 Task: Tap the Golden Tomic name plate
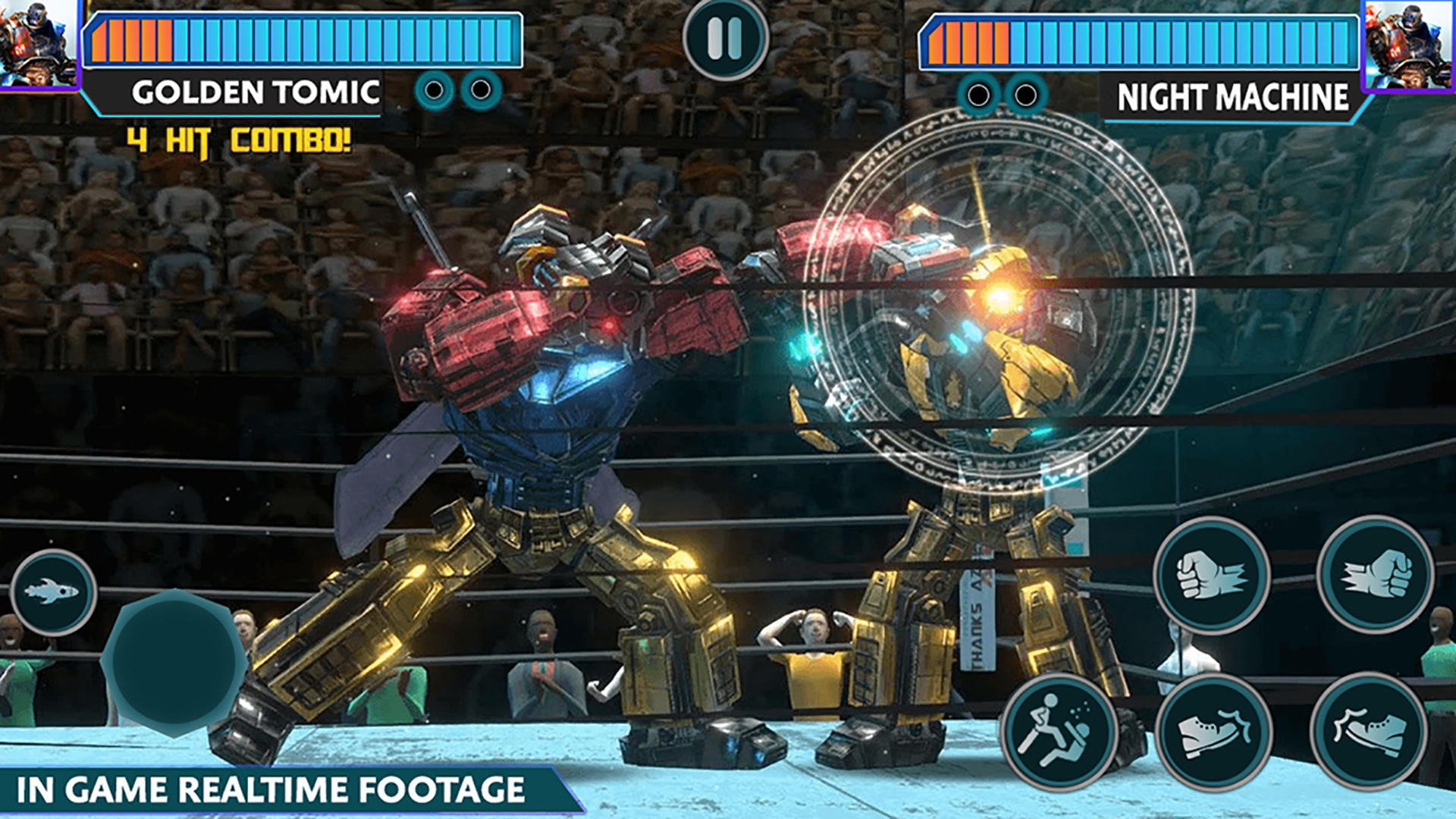tap(258, 91)
